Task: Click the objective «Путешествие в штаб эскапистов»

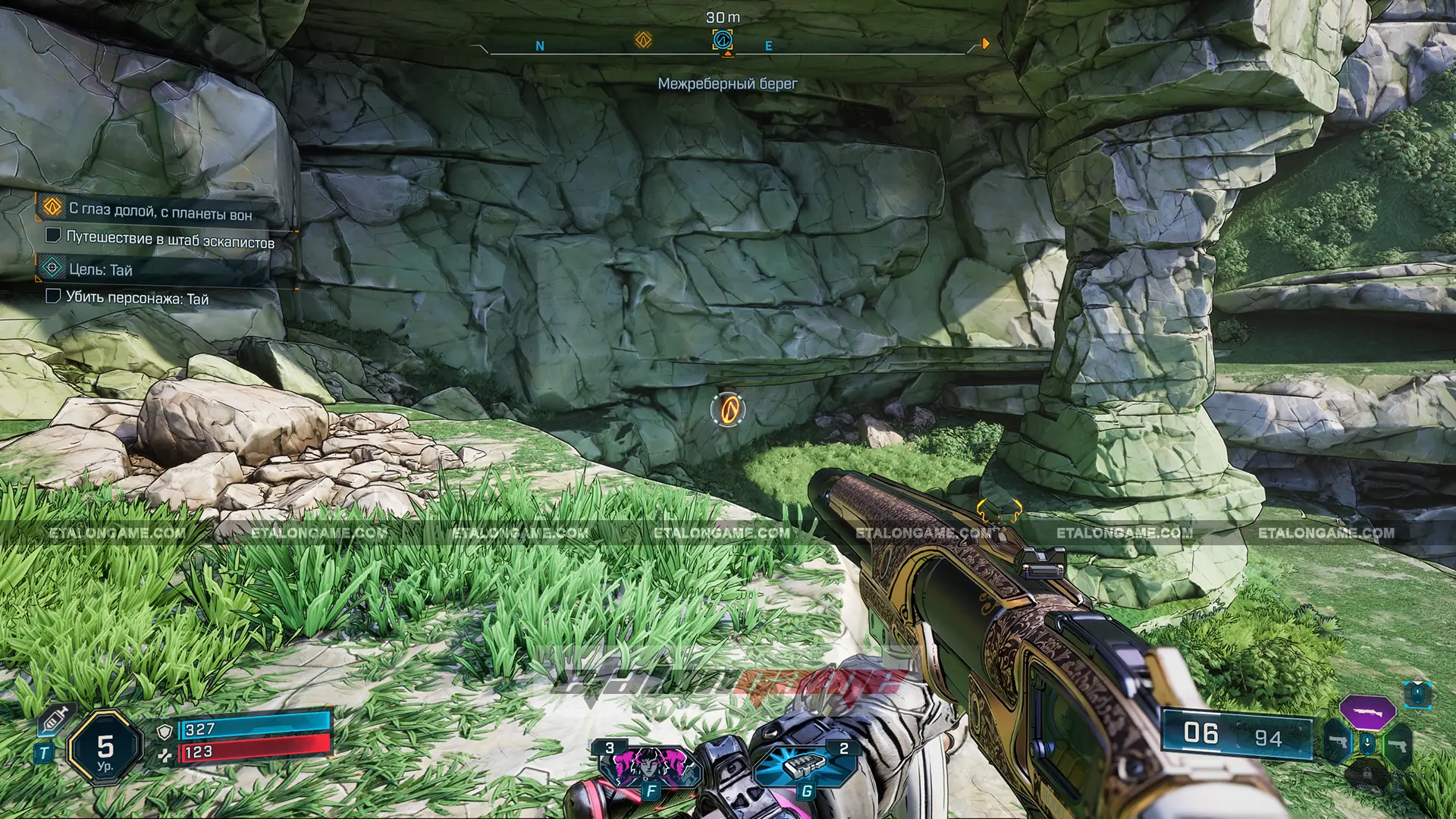Action: point(170,239)
